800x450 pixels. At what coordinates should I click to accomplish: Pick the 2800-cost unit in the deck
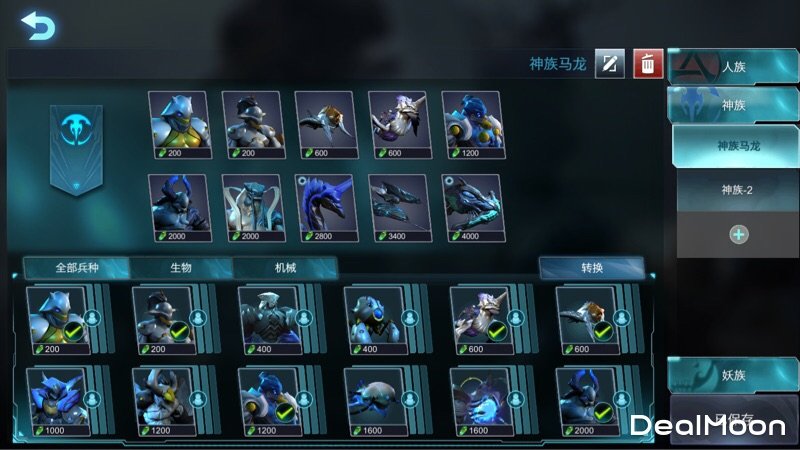pyautogui.click(x=326, y=208)
